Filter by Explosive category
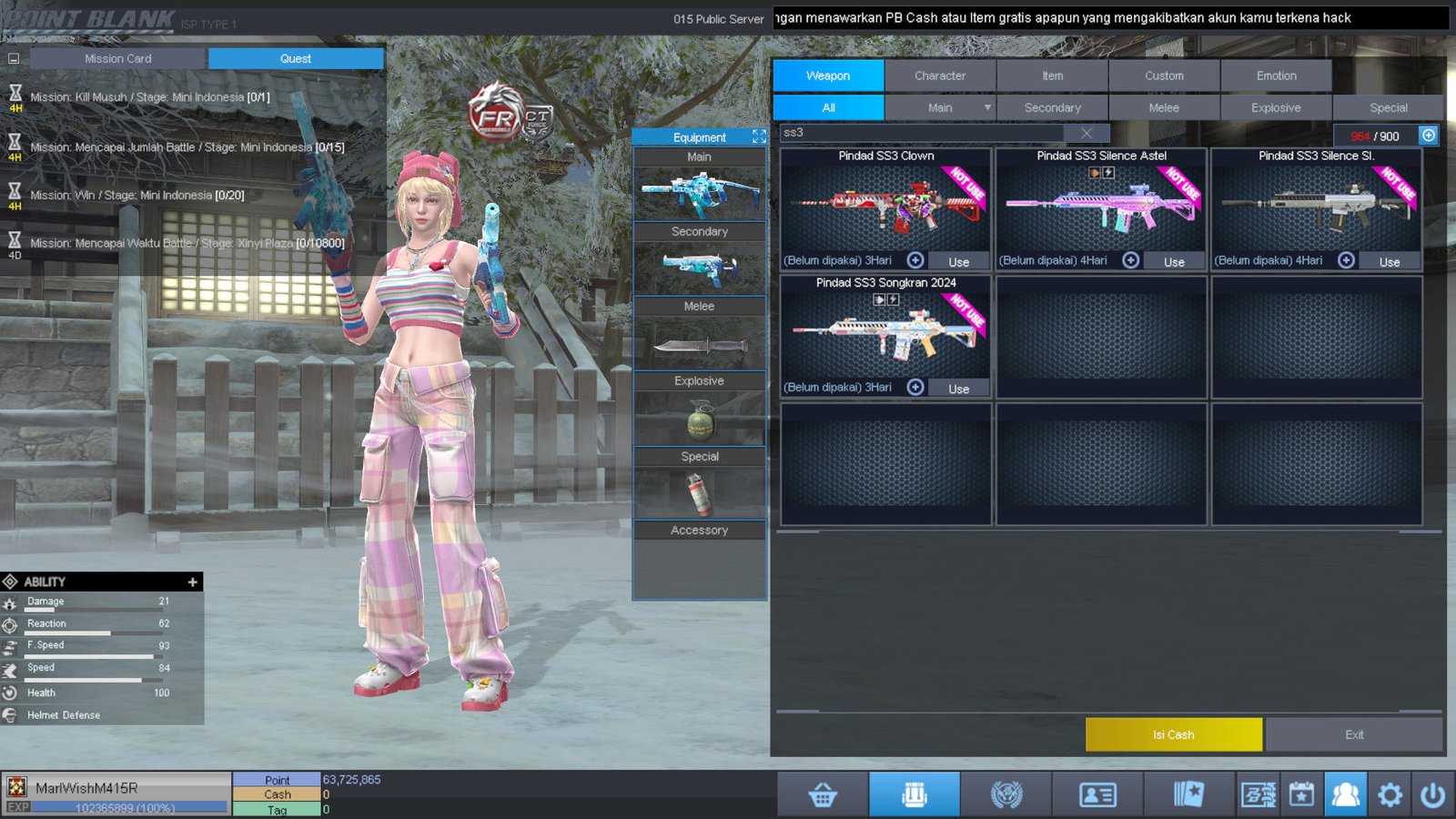Screen dimensions: 1456x819 pos(1276,107)
